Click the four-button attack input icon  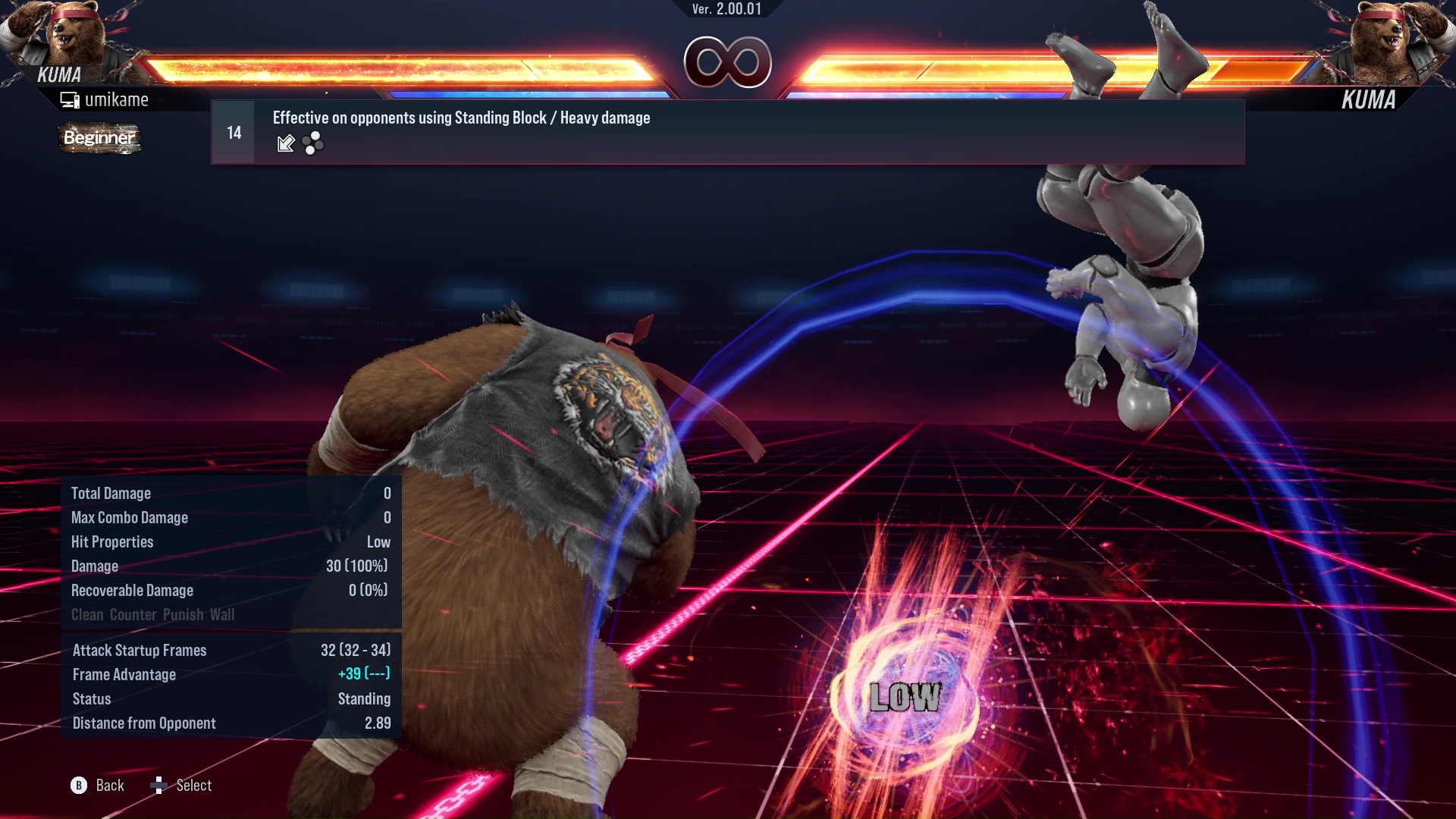[312, 143]
